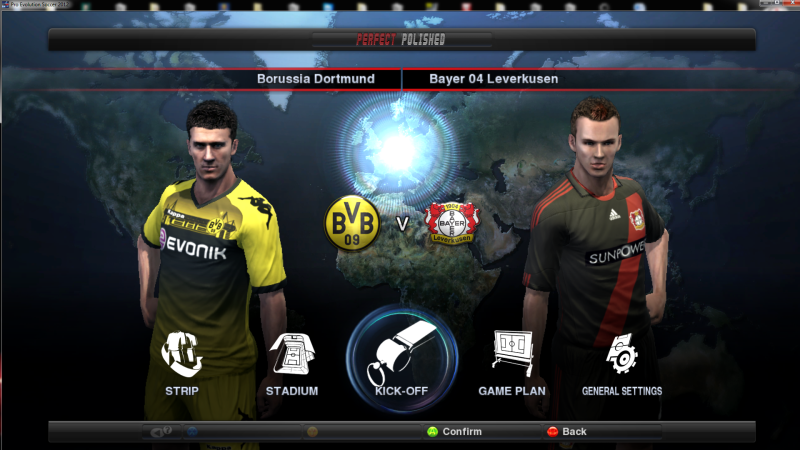Open the Strip selection menu
This screenshot has height=450, width=800.
(182, 358)
